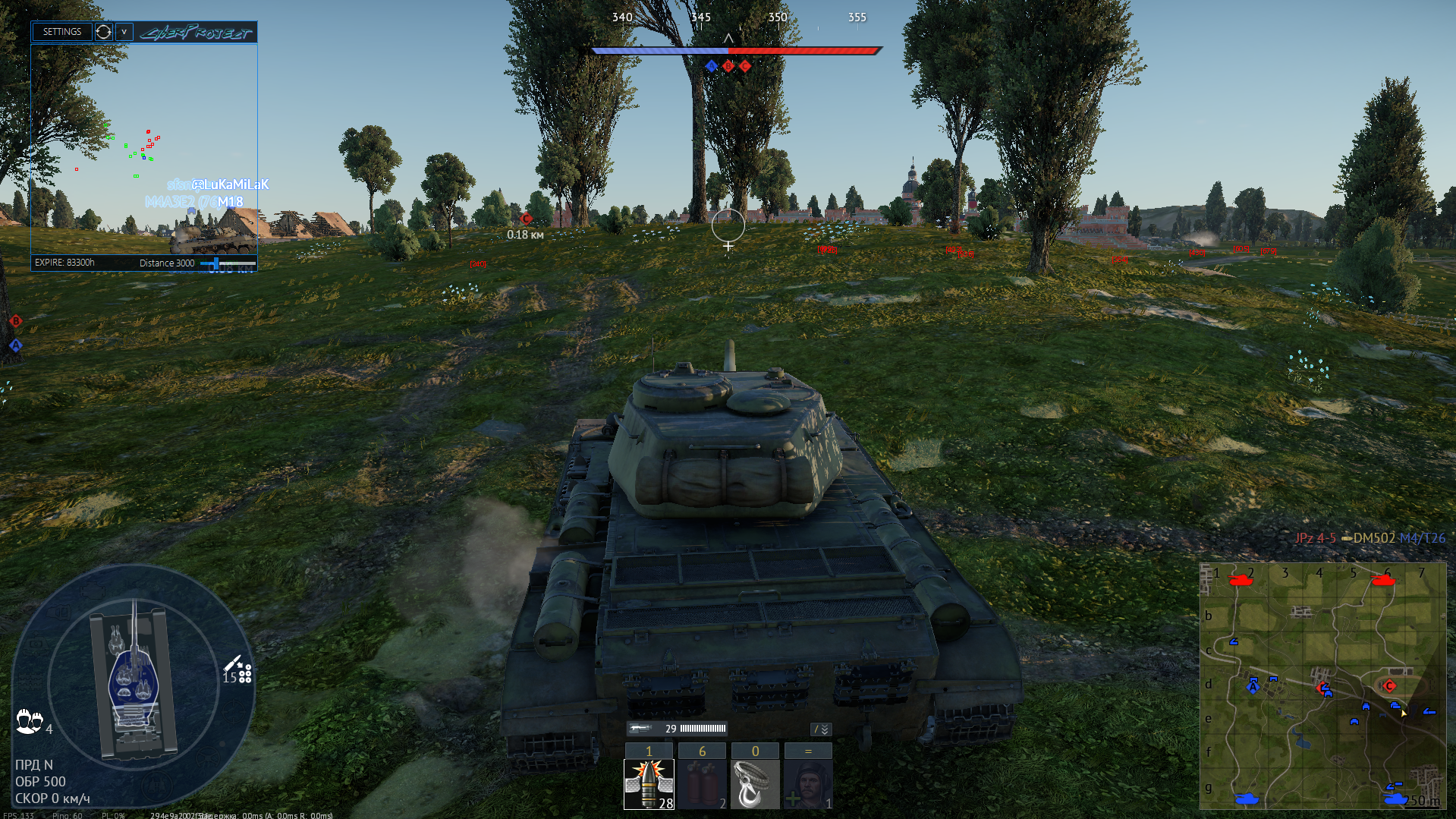This screenshot has height=819, width=1456.
Task: Click the tank damage indicator panel
Action: click(134, 683)
